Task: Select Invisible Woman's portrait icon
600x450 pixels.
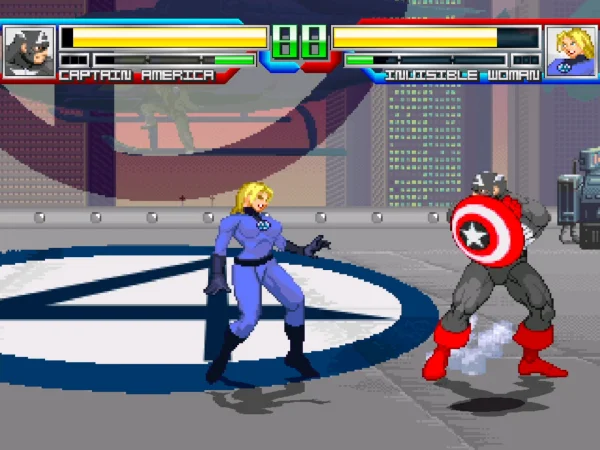Action: point(571,52)
